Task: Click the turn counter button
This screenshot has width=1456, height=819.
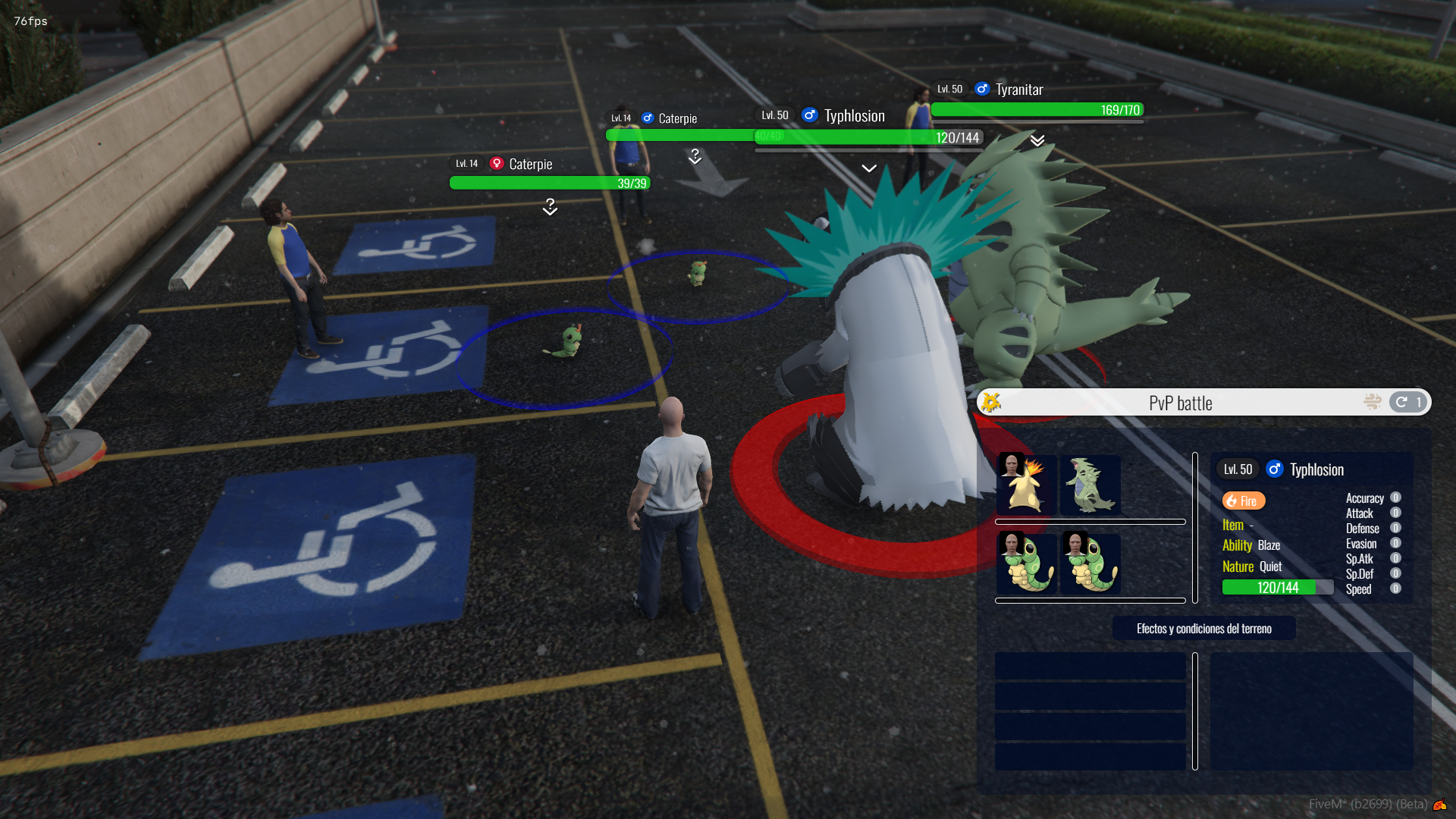Action: 1408,402
